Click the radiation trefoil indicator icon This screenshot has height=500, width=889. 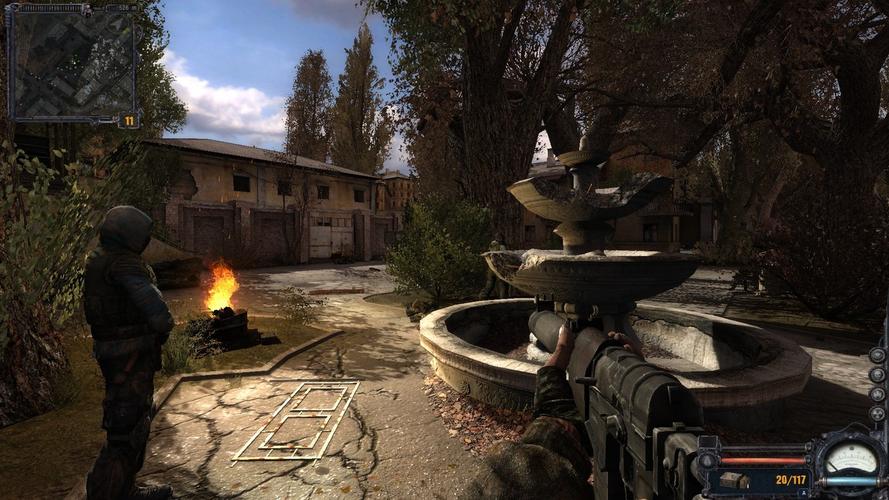[x=877, y=414]
